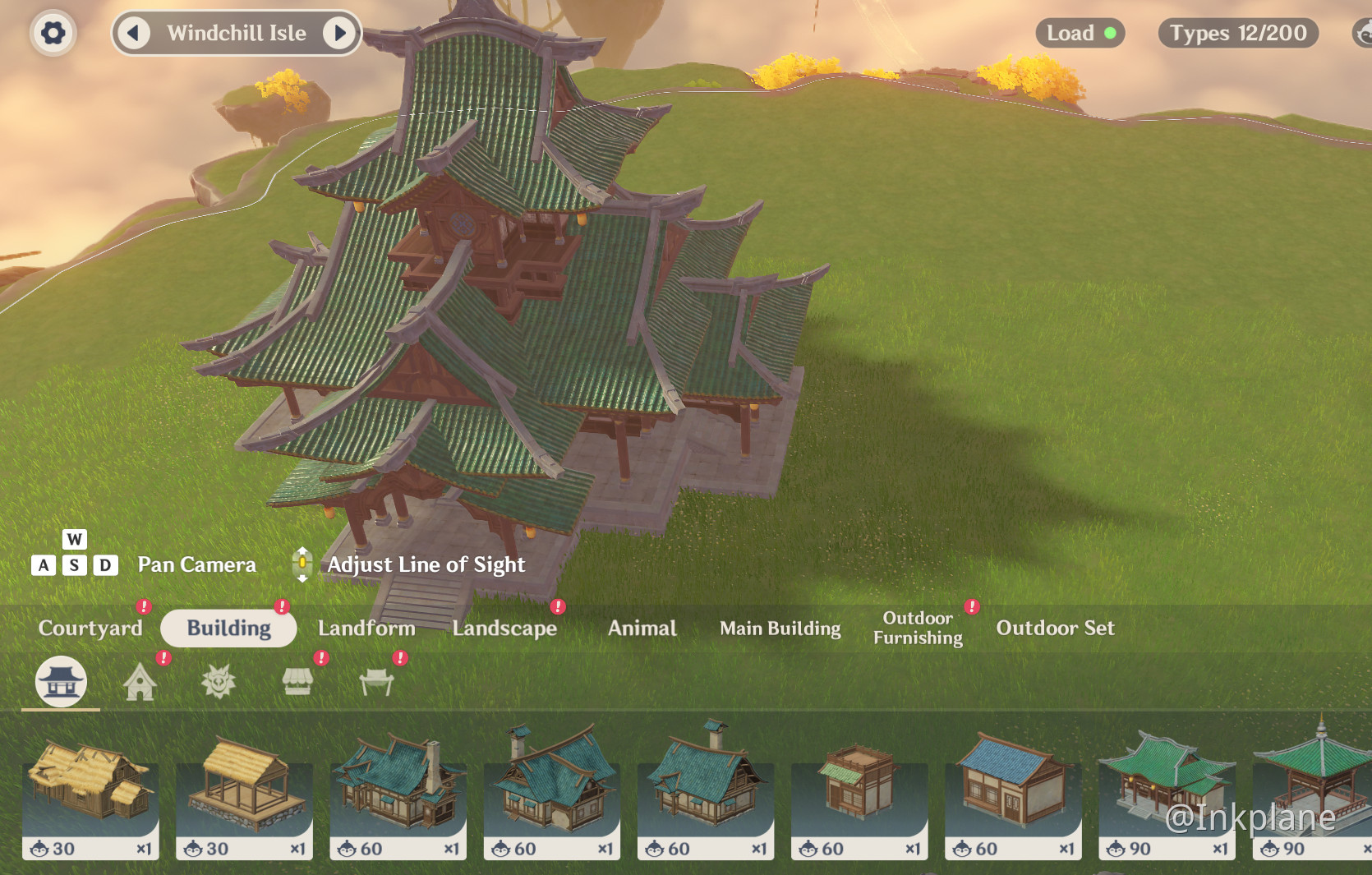The height and width of the screenshot is (875, 1372).
Task: Click the mouse scroll icon for line of sight
Action: coord(302,564)
